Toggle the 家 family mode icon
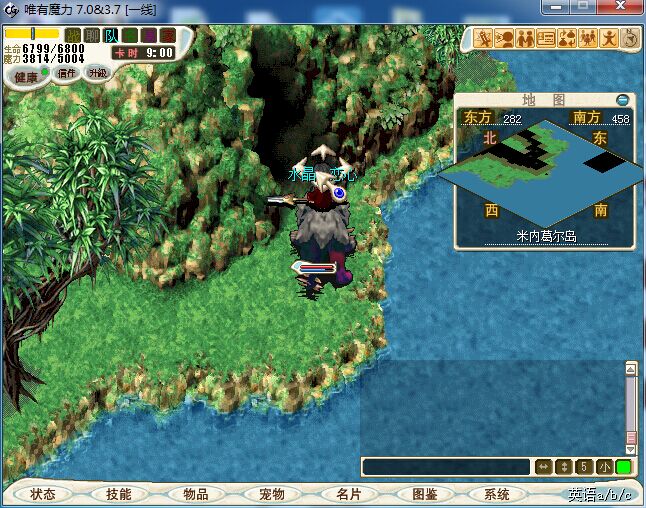Screen dimensions: 646x508 [x=166, y=36]
